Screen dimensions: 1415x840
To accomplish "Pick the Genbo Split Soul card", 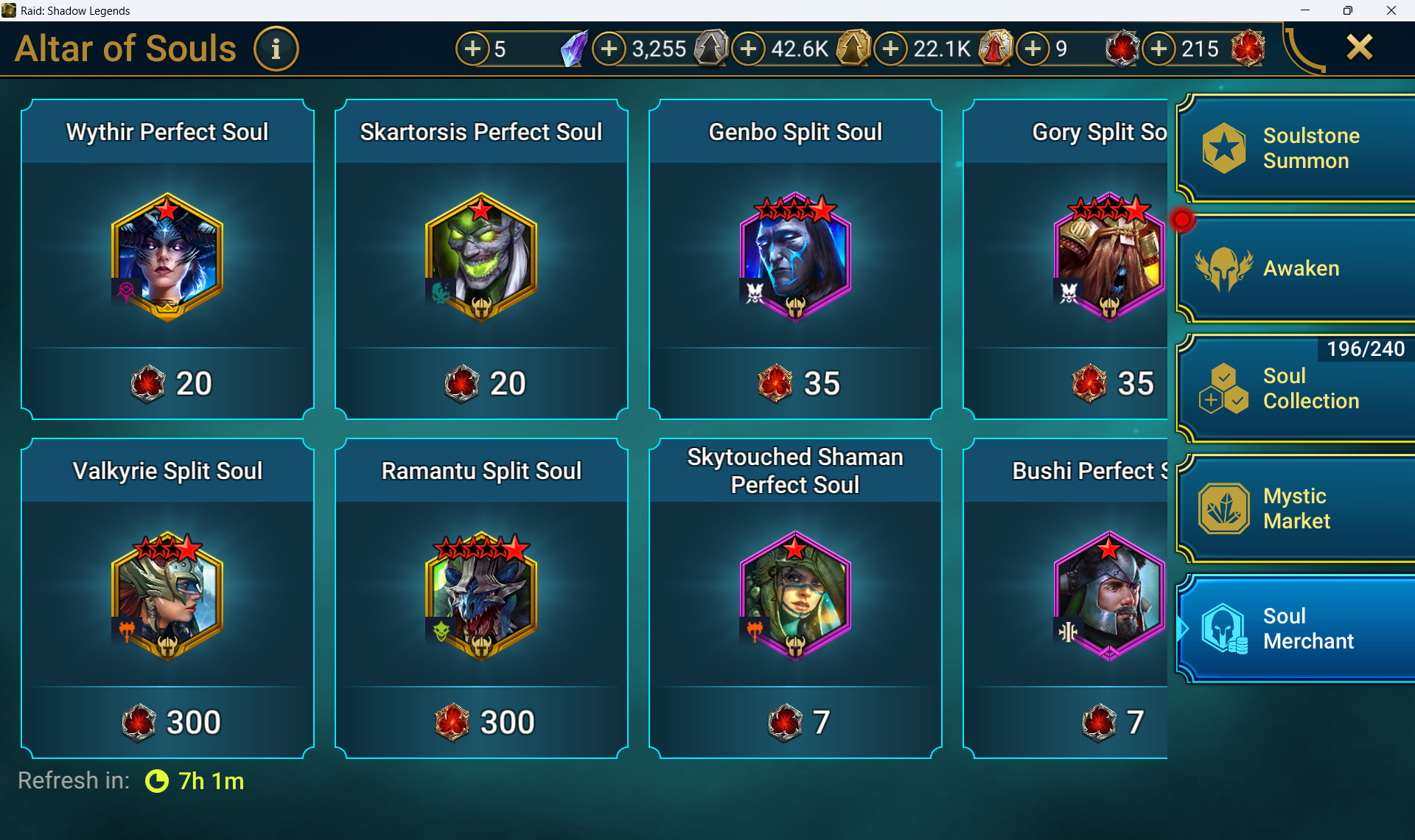I will pos(795,259).
